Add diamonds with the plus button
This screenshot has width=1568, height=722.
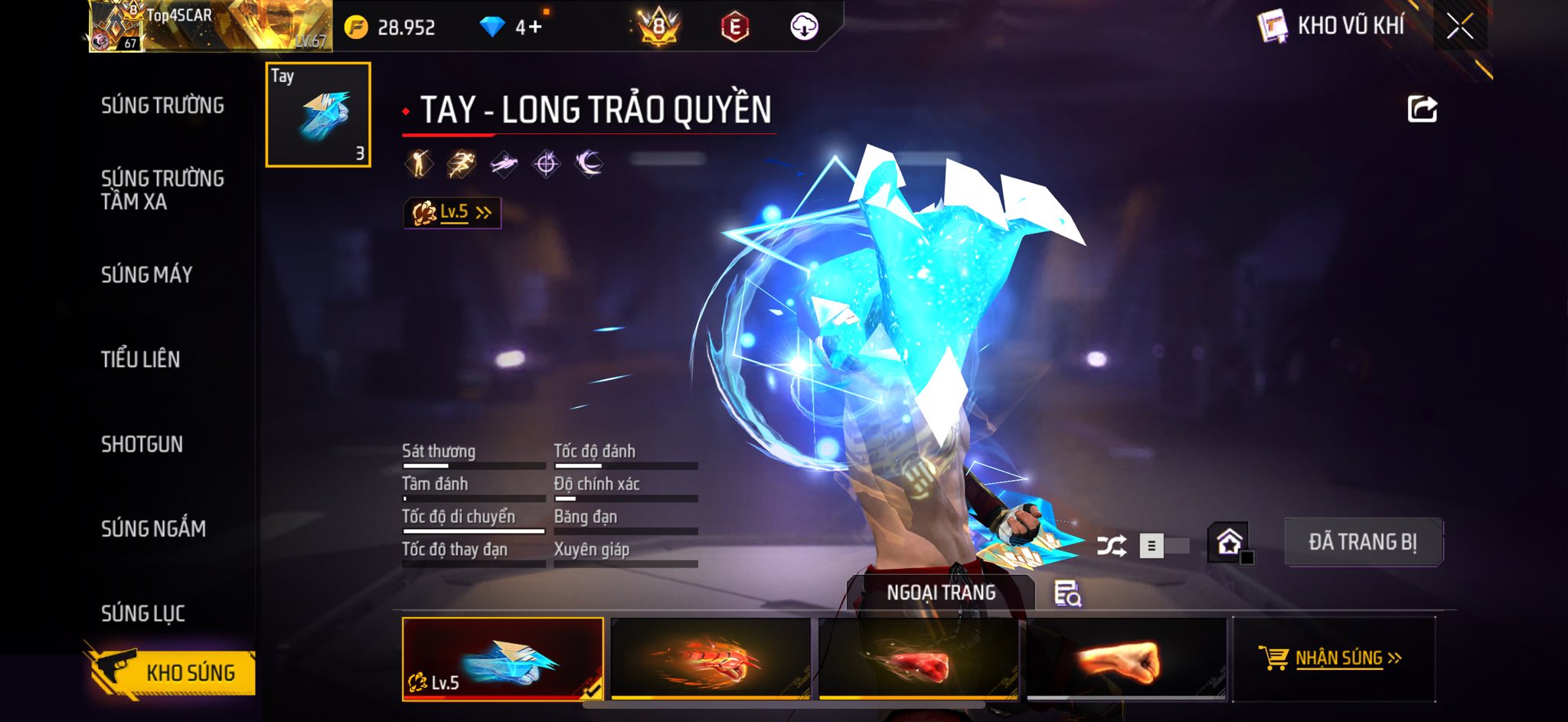534,28
